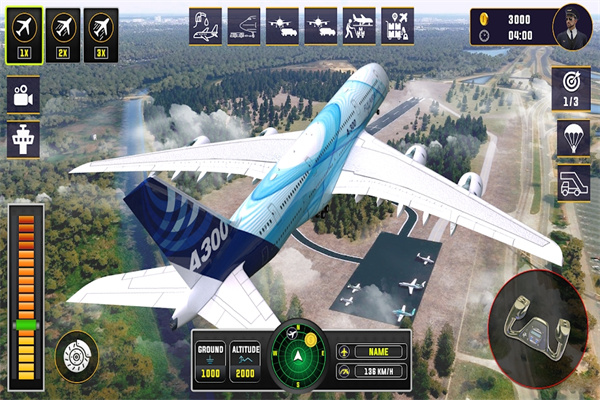600x400 pixels.
Task: Open the pilot profile portrait
Action: click(x=571, y=26)
